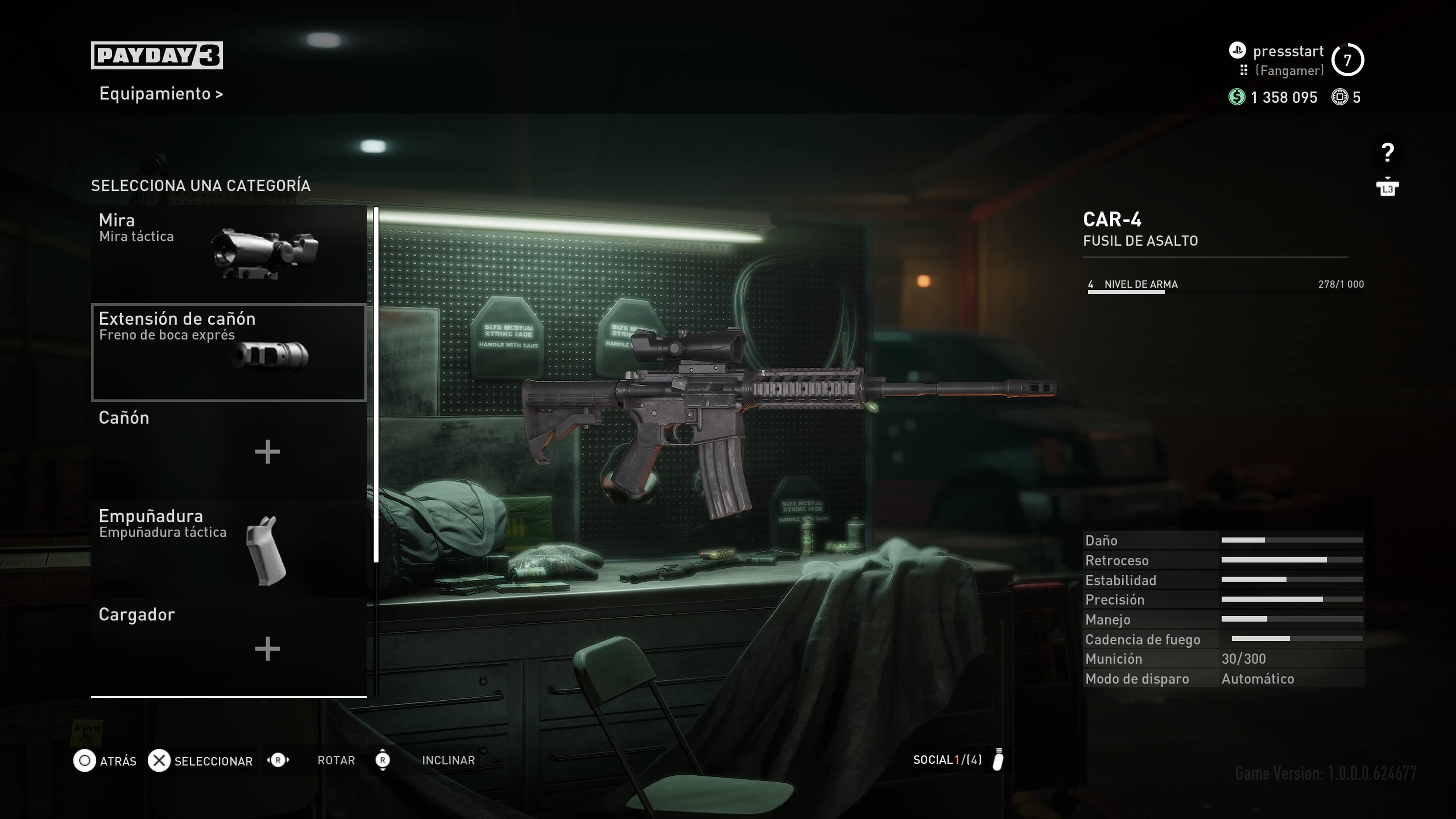Viewport: 1456px width, 819px height.
Task: Open the question mark help icon
Action: 1387,152
